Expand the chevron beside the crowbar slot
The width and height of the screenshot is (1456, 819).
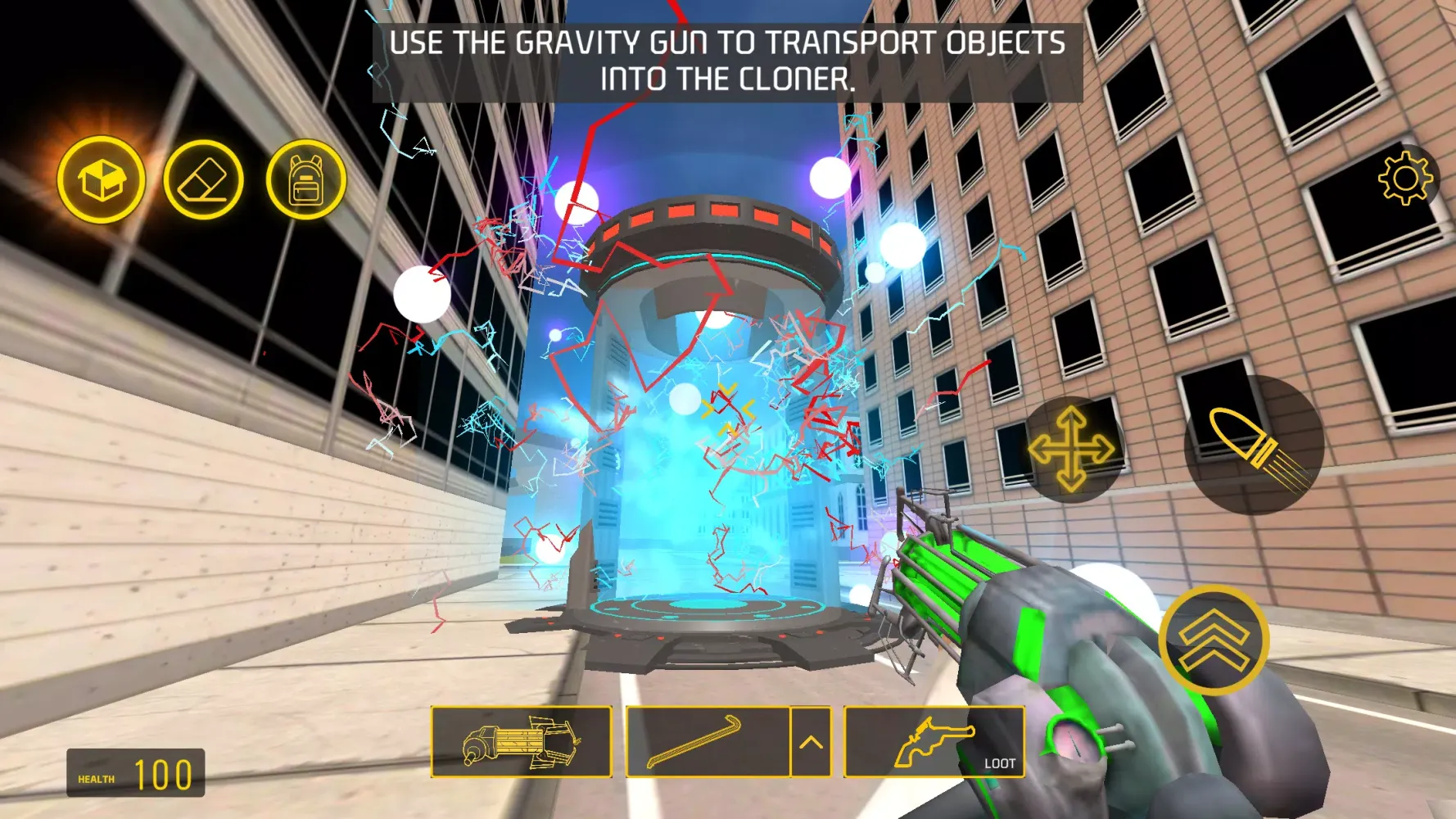coord(811,741)
